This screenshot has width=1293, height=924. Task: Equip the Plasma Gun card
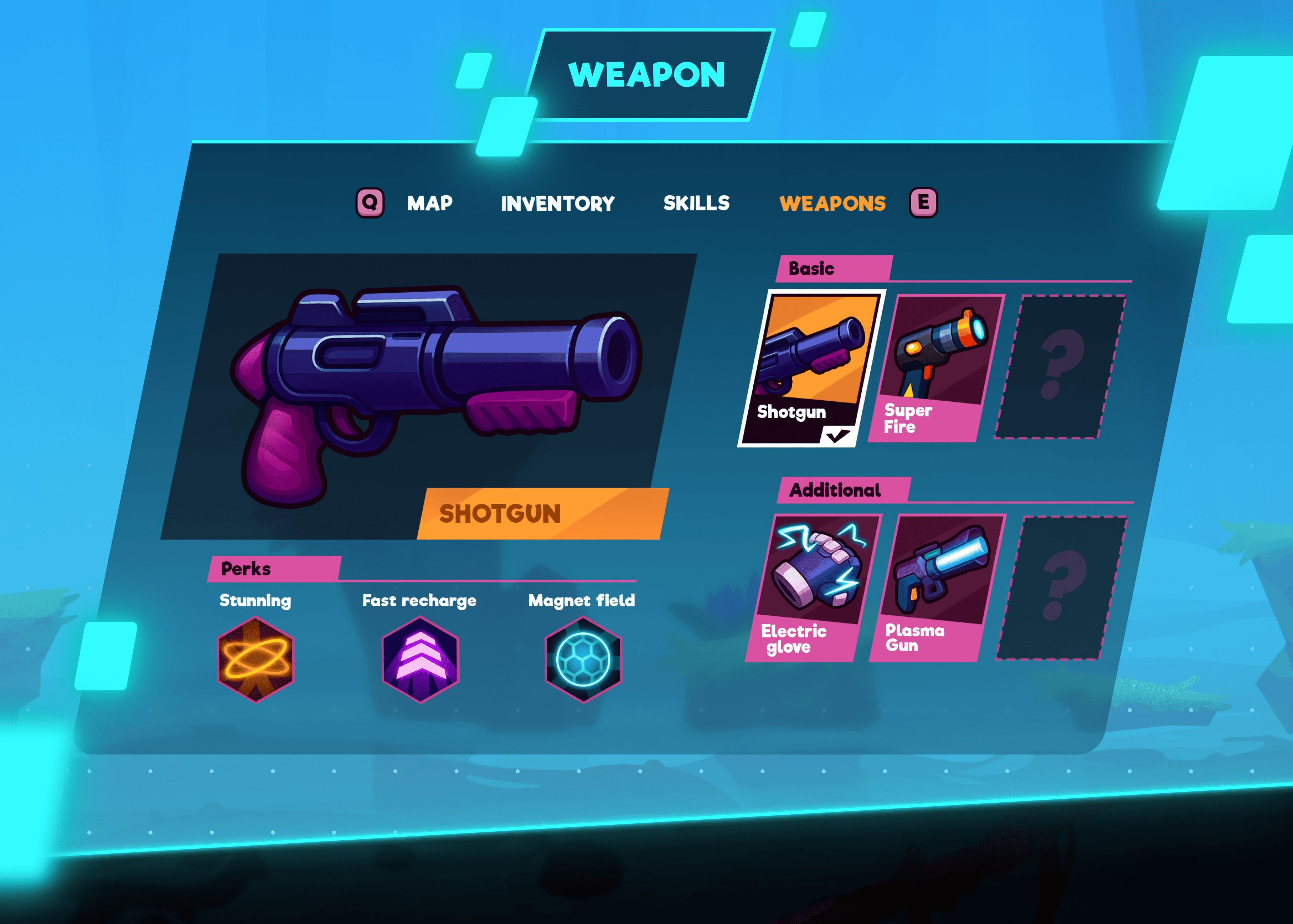pyautogui.click(x=937, y=588)
